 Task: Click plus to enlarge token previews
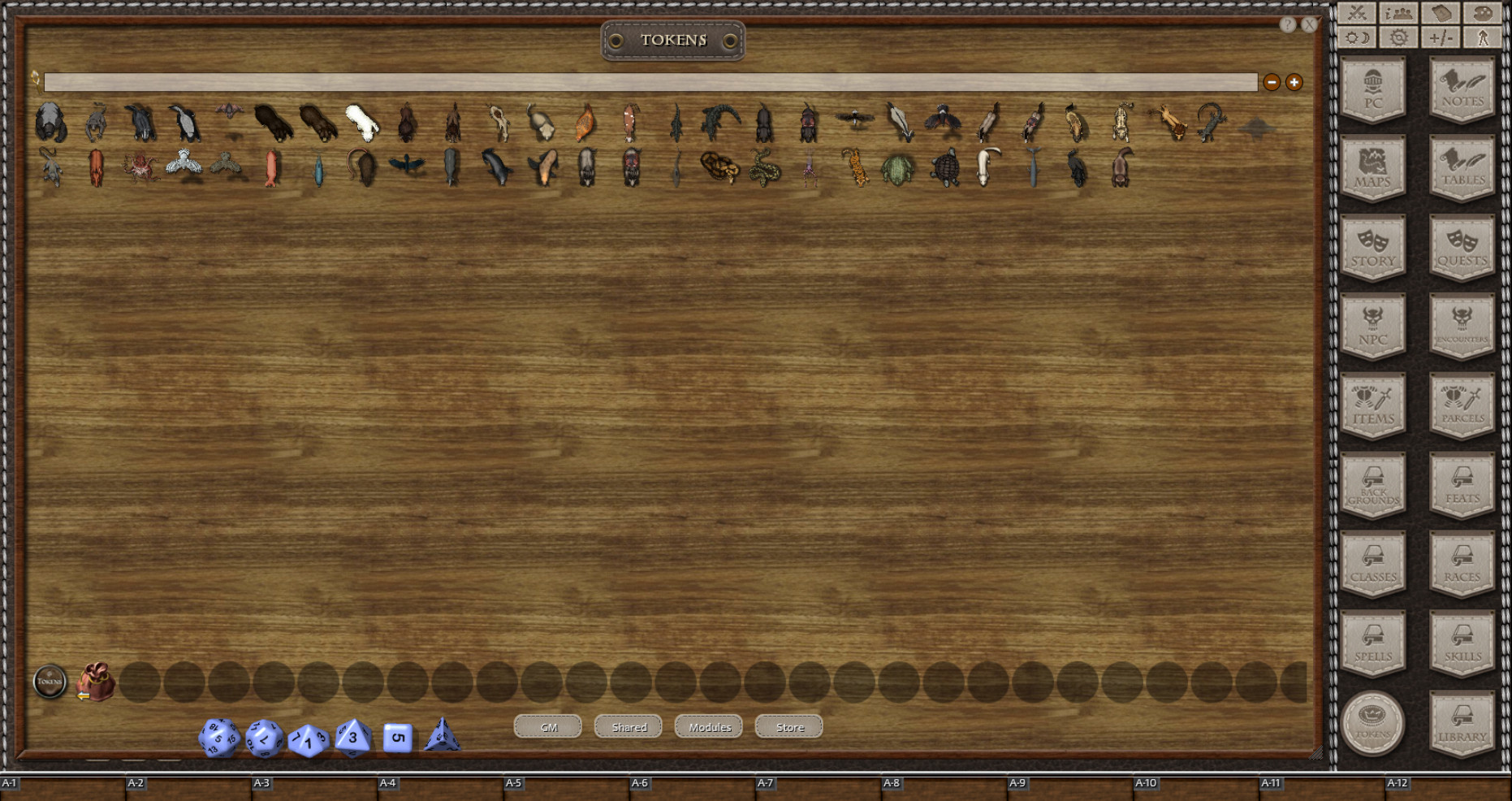pyautogui.click(x=1293, y=81)
